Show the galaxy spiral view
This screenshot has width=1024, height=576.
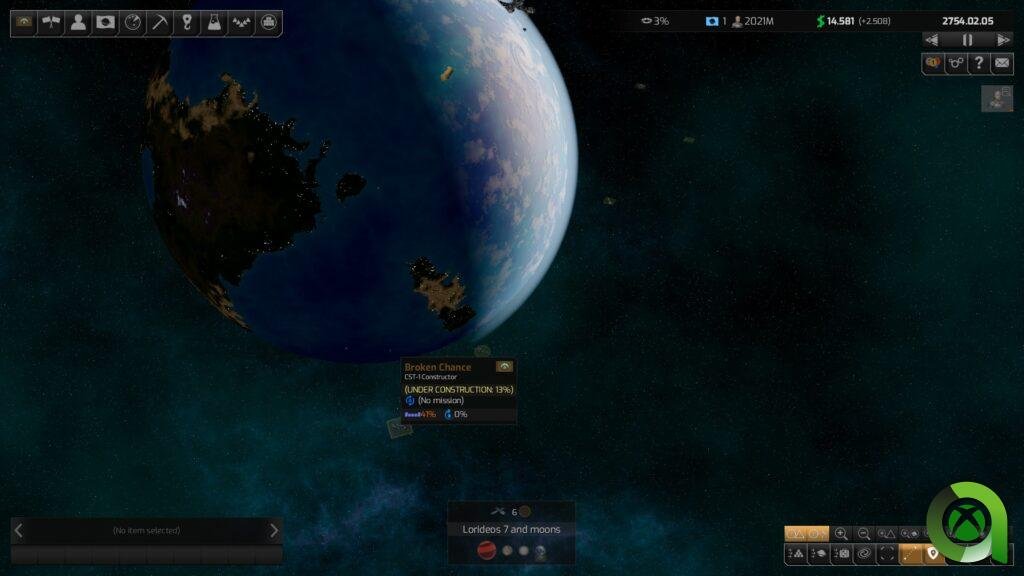click(x=865, y=553)
